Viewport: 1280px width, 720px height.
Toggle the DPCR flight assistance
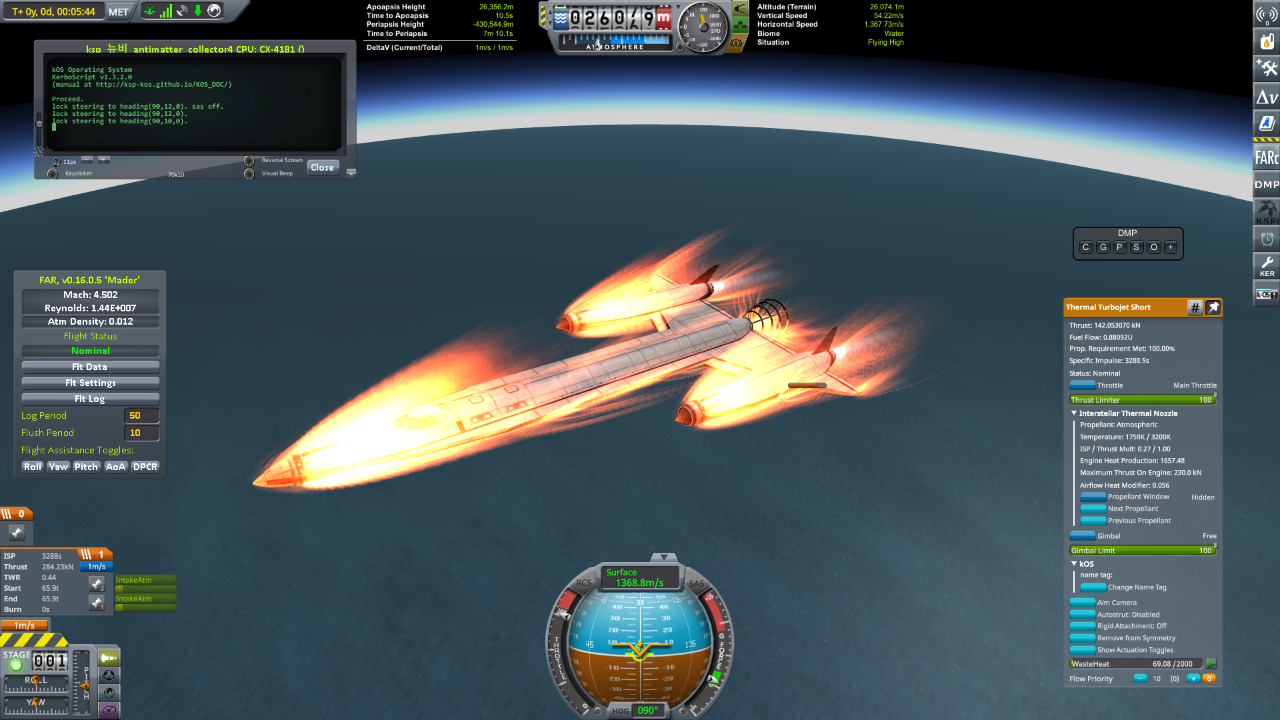pyautogui.click(x=146, y=466)
